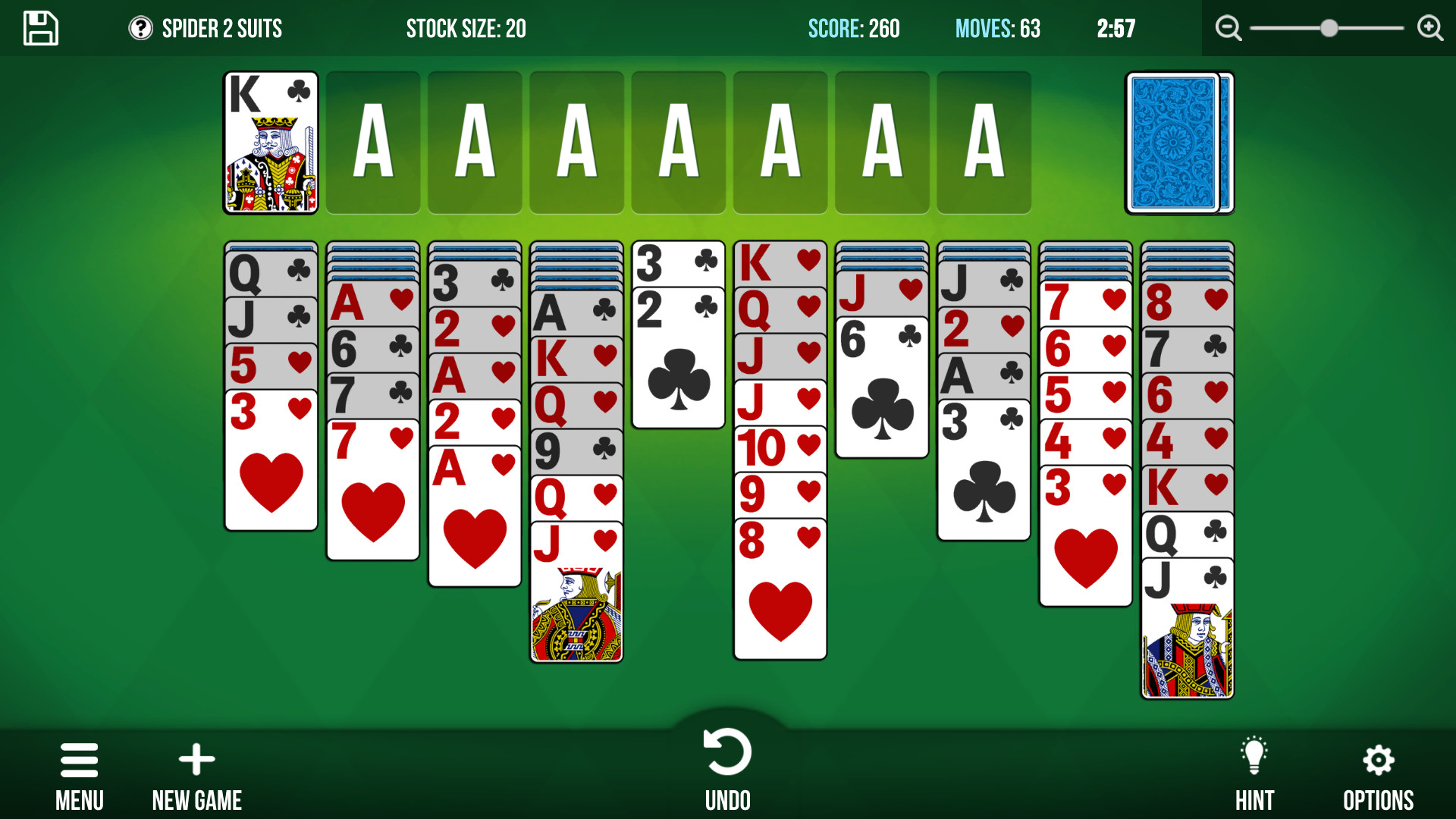Click the Hint label

point(1255,799)
